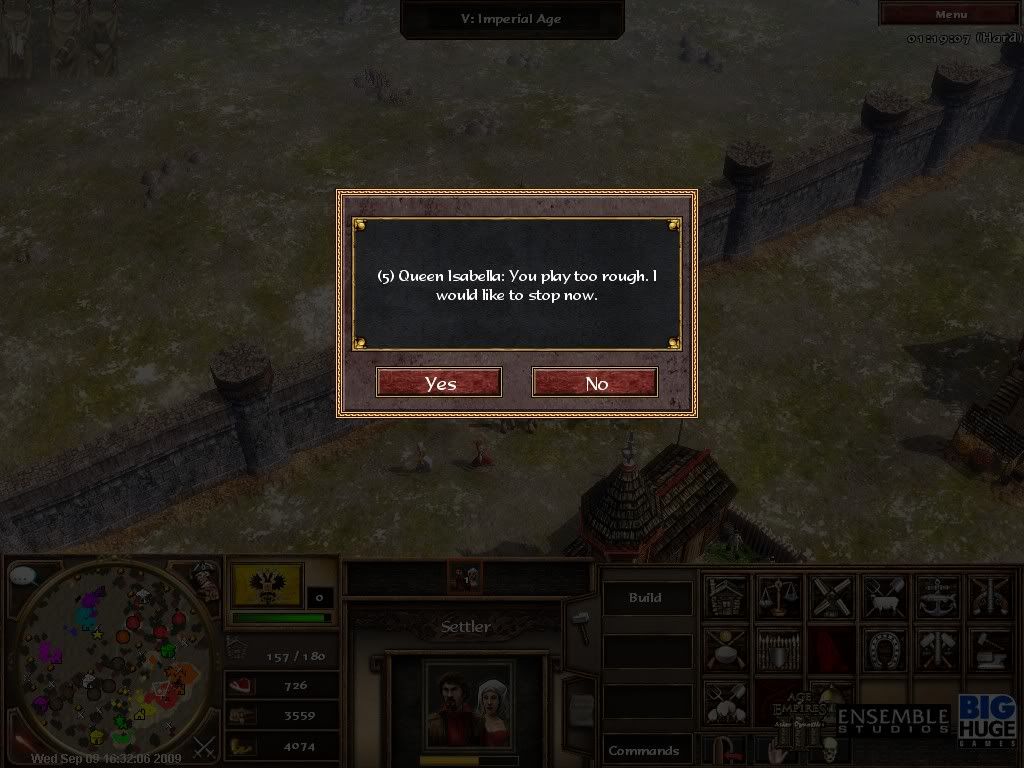Choose the market scales build icon

(778, 596)
